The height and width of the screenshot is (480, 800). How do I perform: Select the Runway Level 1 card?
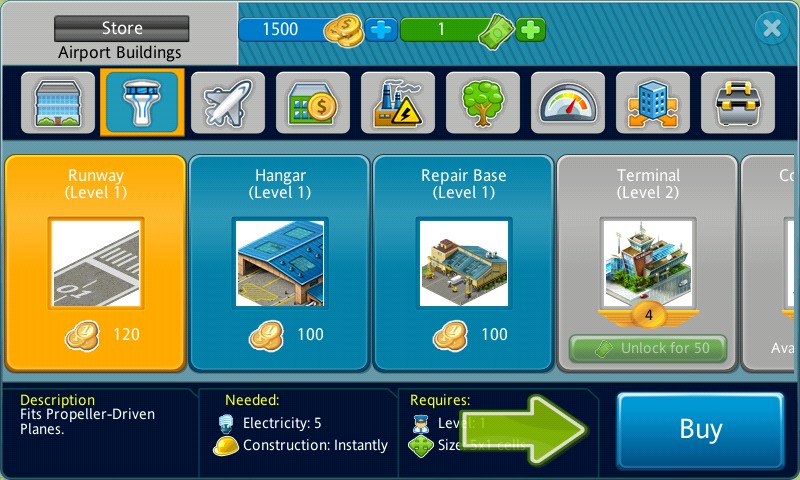pyautogui.click(x=96, y=262)
